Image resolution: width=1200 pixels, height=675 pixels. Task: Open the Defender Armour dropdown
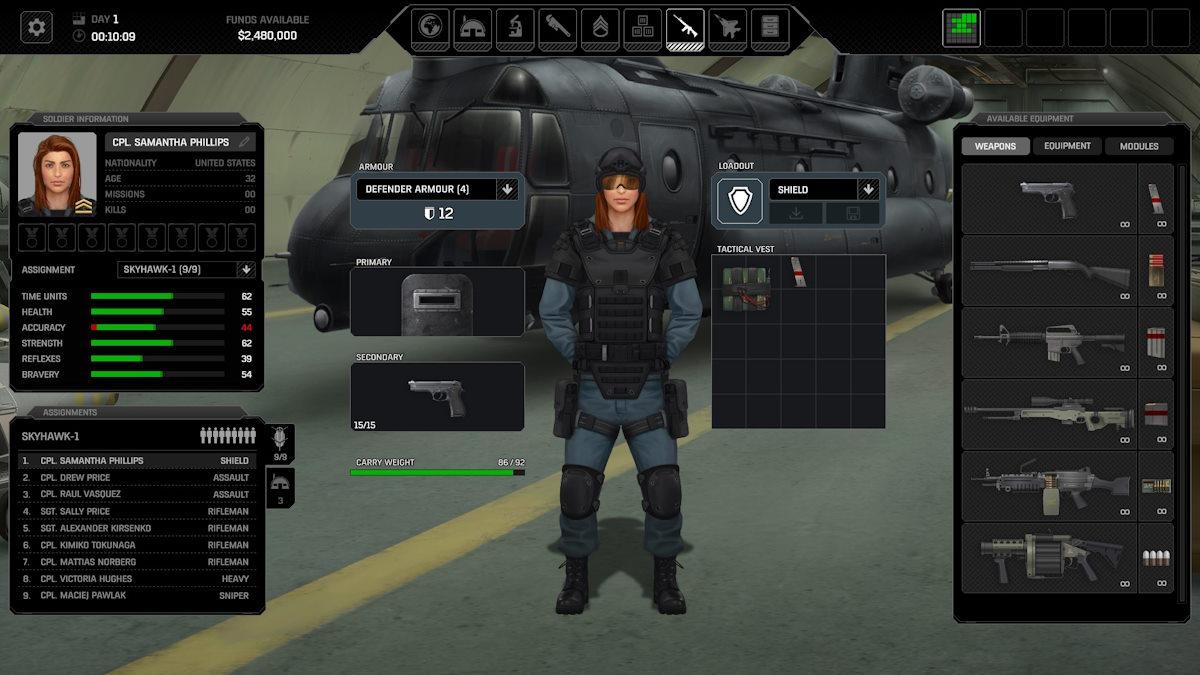click(507, 189)
